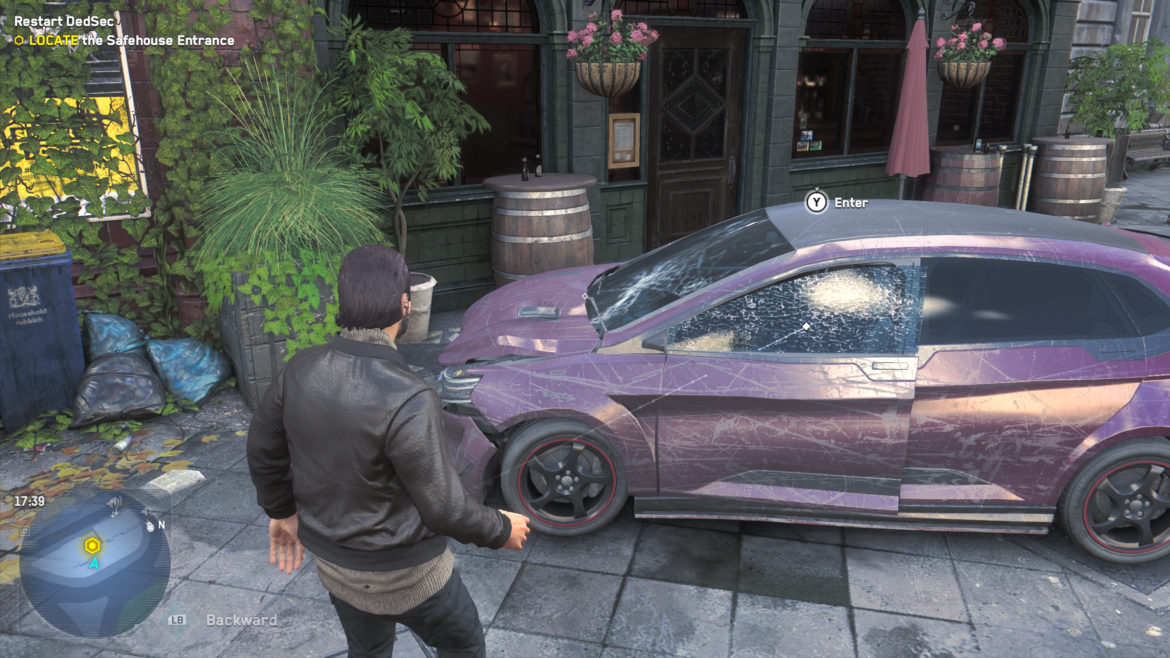Click the Restart DedSec mission title
The height and width of the screenshot is (658, 1170).
(x=66, y=21)
